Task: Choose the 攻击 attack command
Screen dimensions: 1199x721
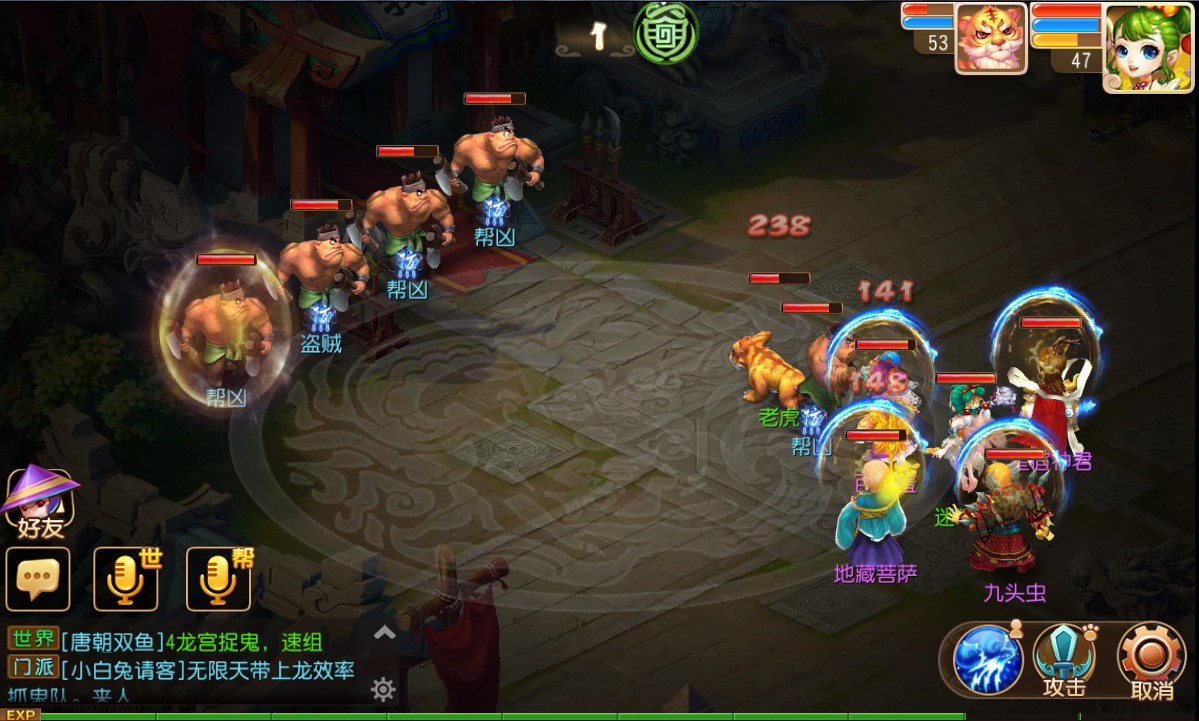Action: pyautogui.click(x=1064, y=659)
